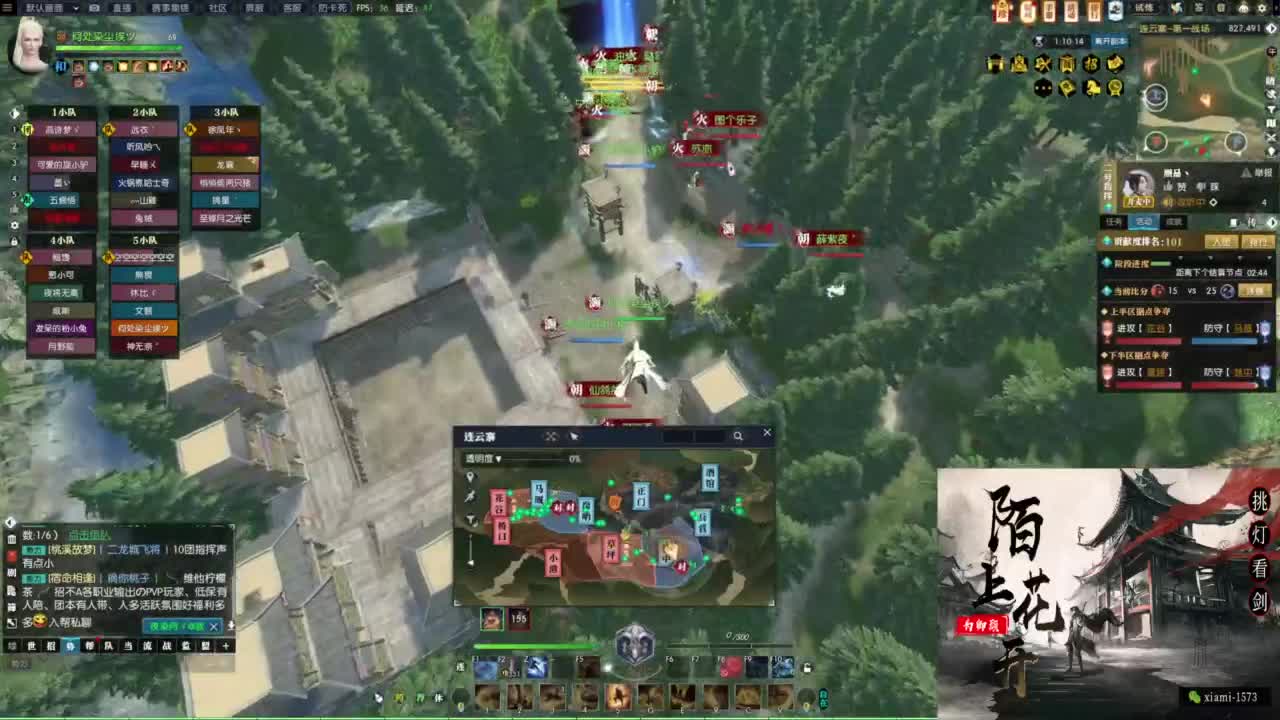This screenshot has width=1280, height=720.
Task: Click the 开友中 status toggle on player card
Action: (x=1139, y=201)
